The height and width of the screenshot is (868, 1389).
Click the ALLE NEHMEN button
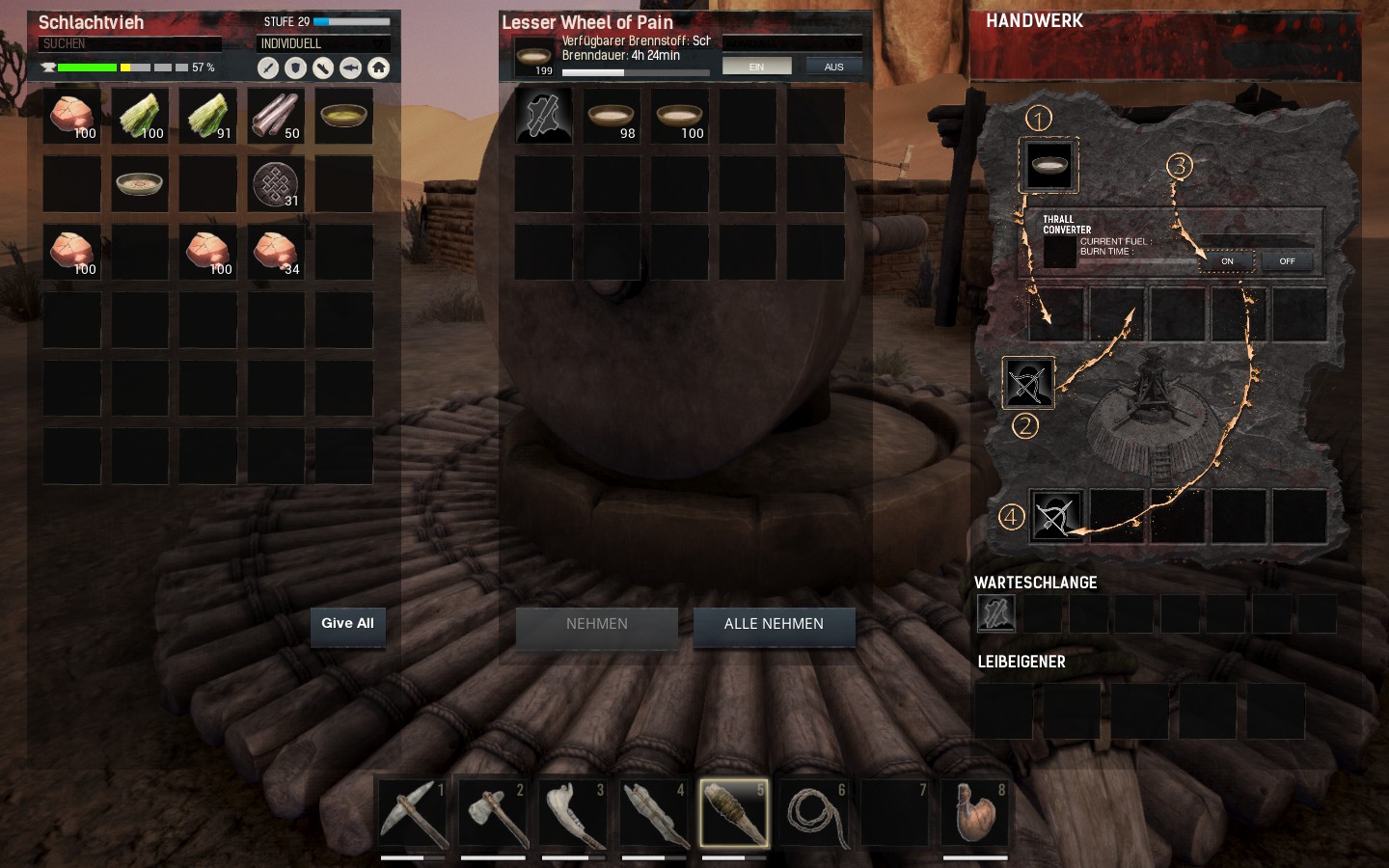774,625
